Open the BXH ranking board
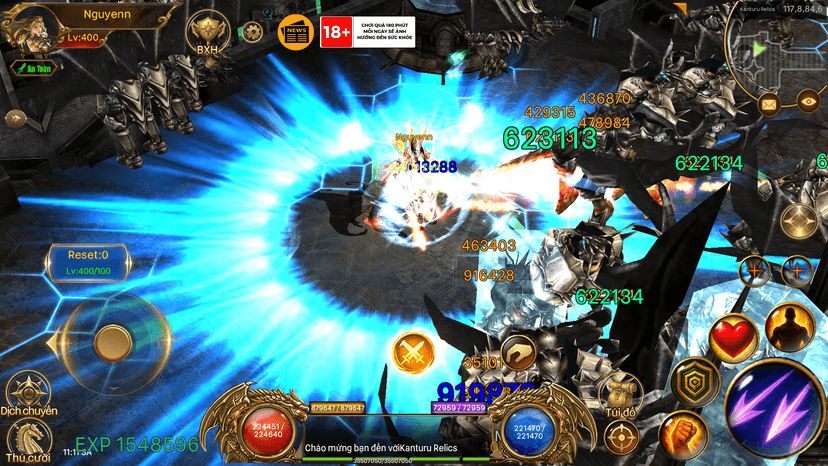The image size is (828, 466). coord(207,32)
